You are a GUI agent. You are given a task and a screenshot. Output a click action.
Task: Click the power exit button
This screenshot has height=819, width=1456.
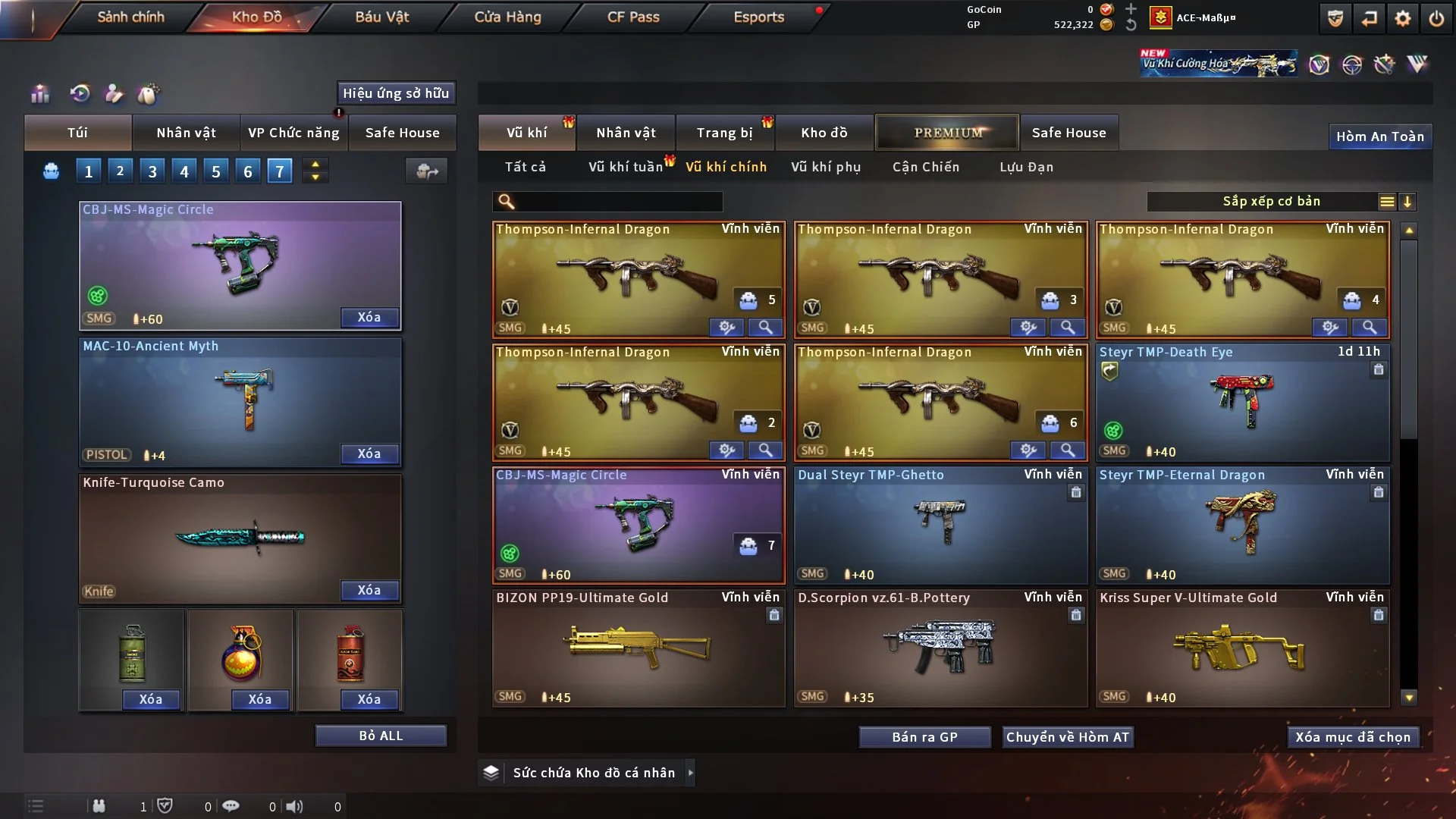pos(1436,18)
